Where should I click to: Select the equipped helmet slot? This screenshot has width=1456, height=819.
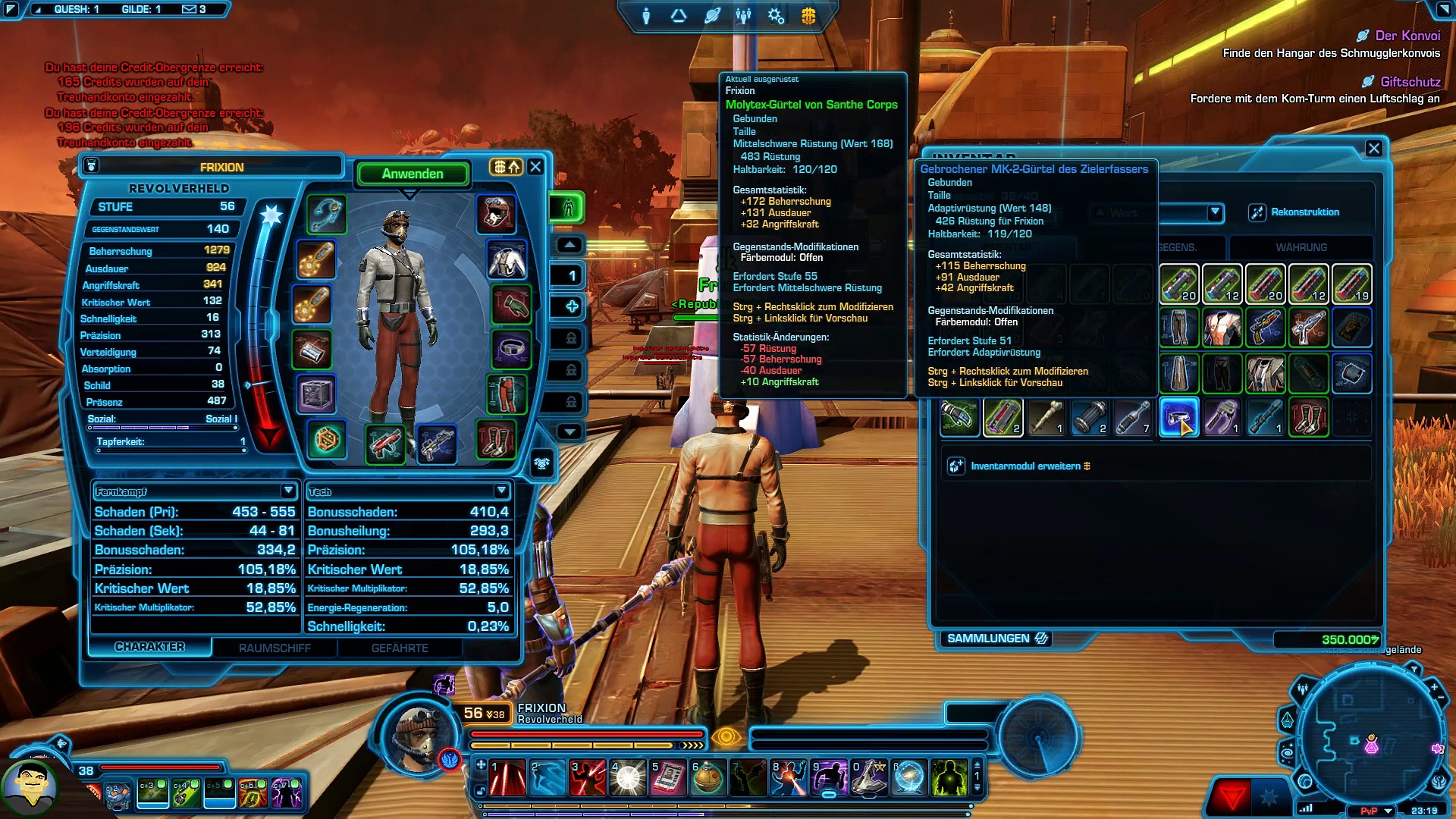click(x=496, y=214)
